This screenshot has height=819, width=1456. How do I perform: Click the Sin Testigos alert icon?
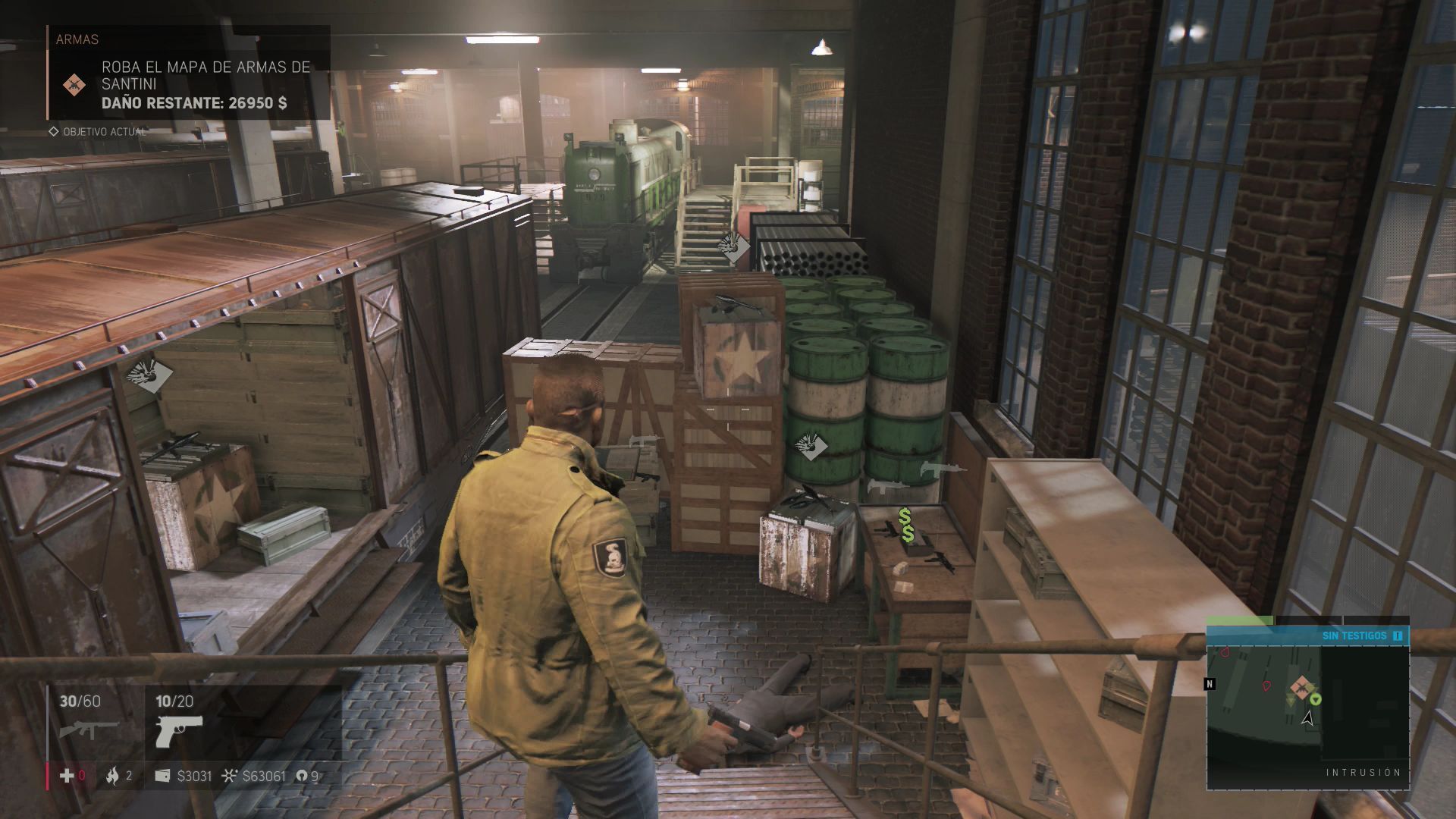tap(1398, 635)
